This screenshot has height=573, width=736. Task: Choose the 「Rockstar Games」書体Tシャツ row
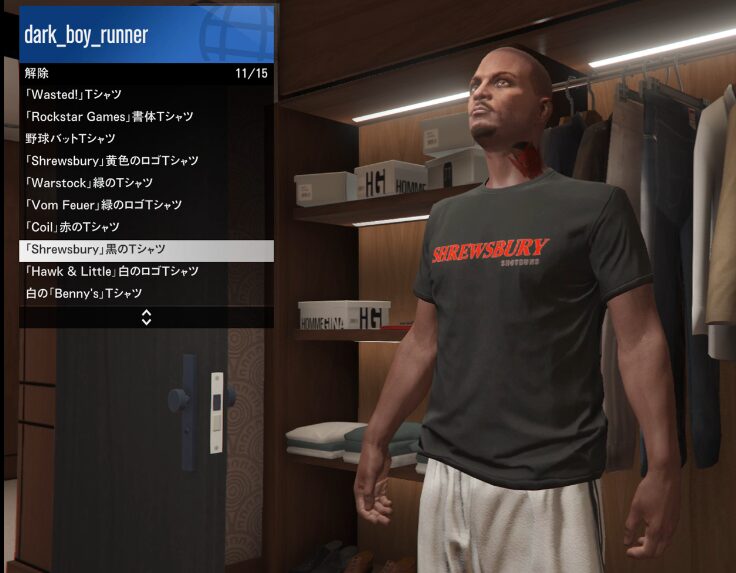tap(146, 117)
